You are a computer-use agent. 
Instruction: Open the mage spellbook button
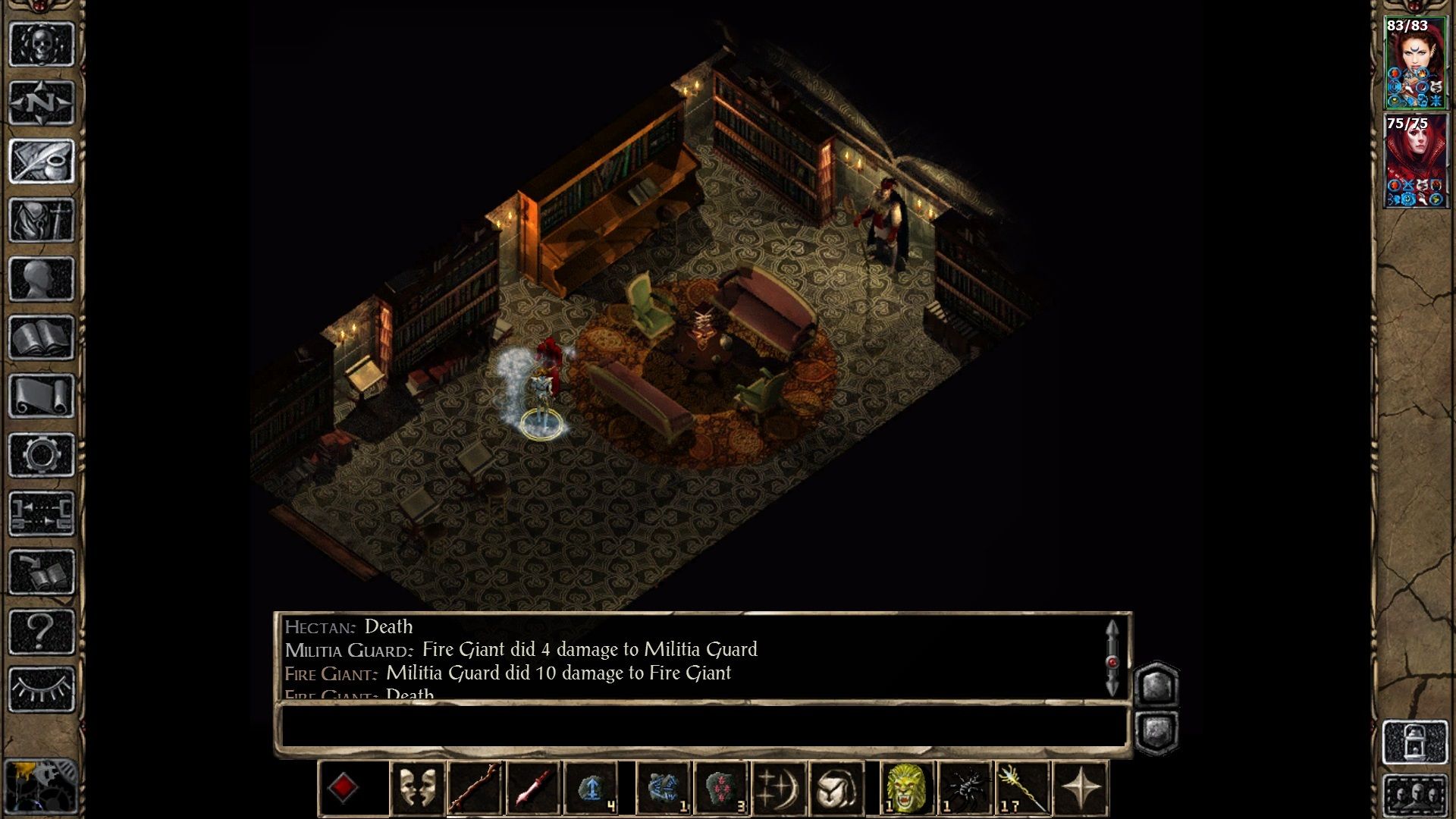click(42, 337)
